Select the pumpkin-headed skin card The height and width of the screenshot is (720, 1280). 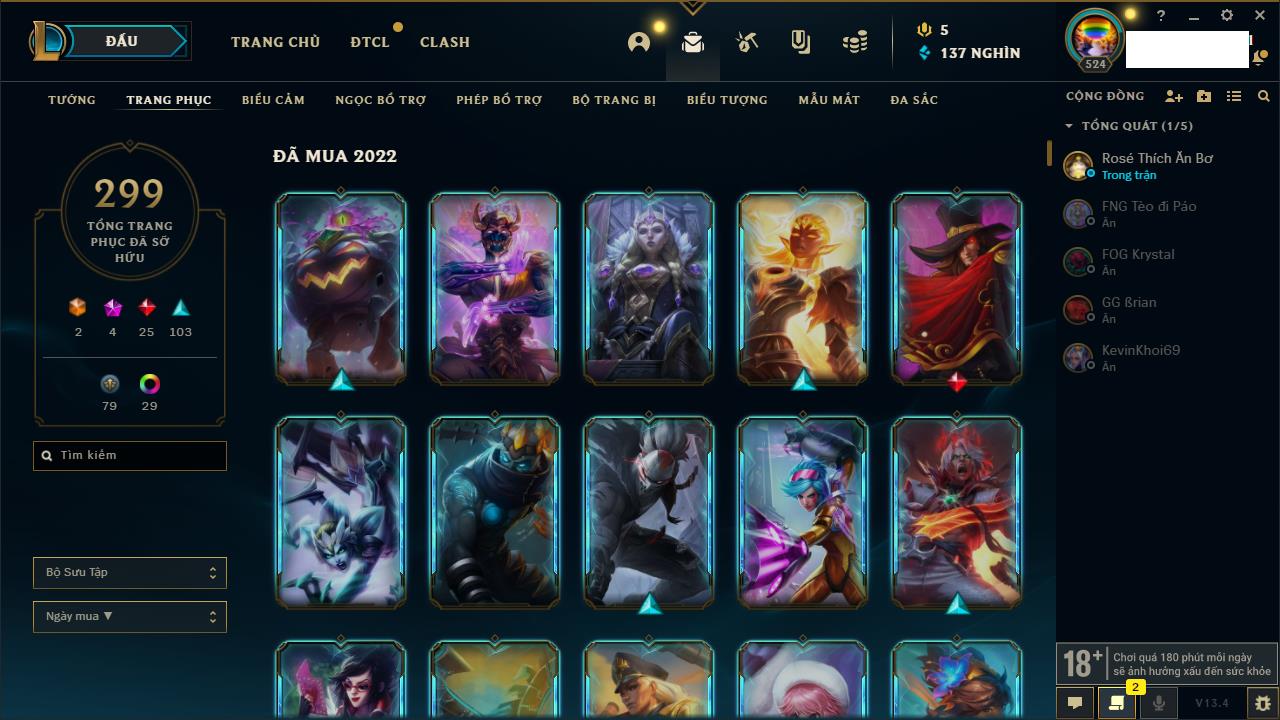tap(341, 289)
